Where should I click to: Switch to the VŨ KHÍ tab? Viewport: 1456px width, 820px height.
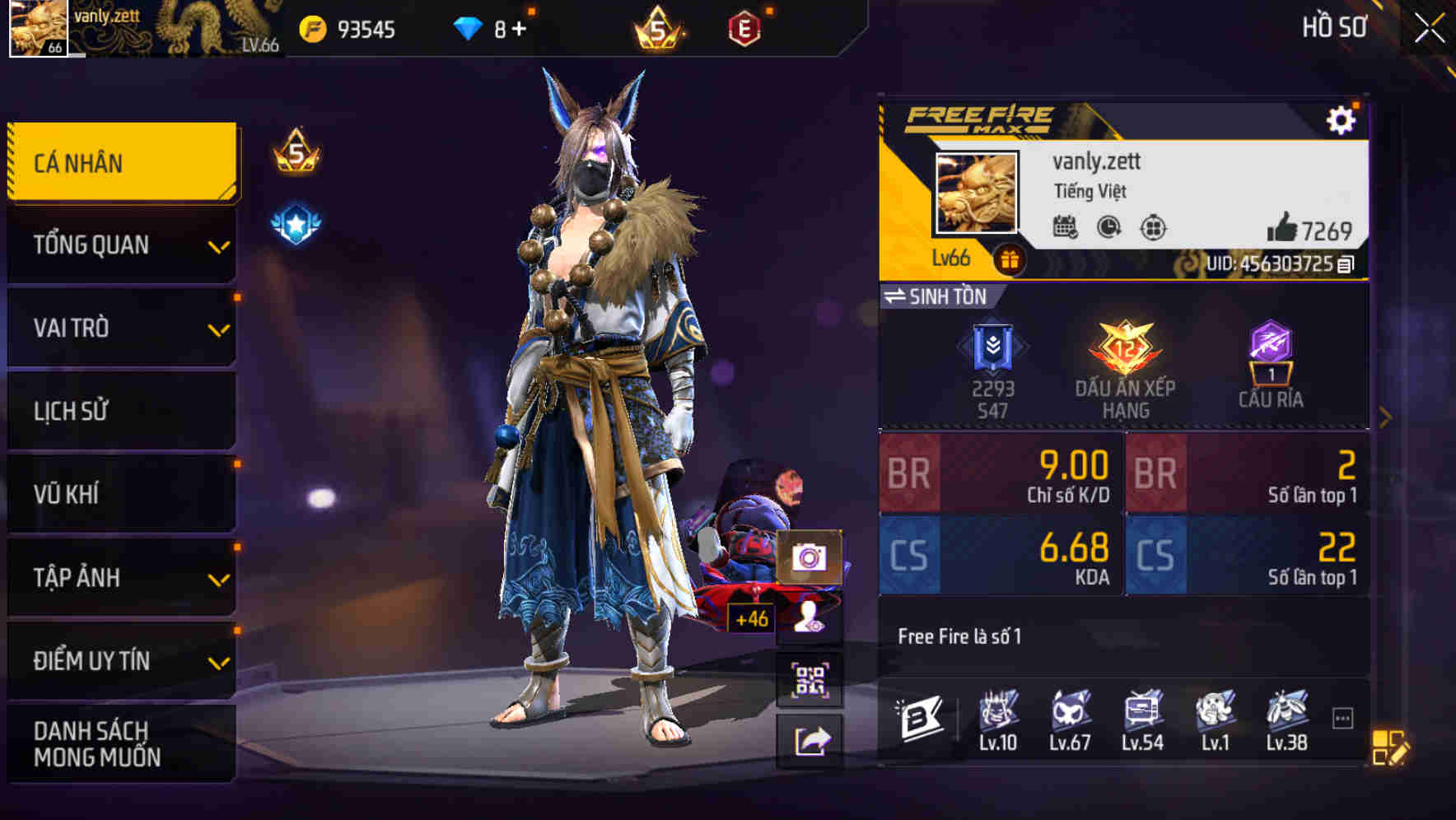point(120,494)
